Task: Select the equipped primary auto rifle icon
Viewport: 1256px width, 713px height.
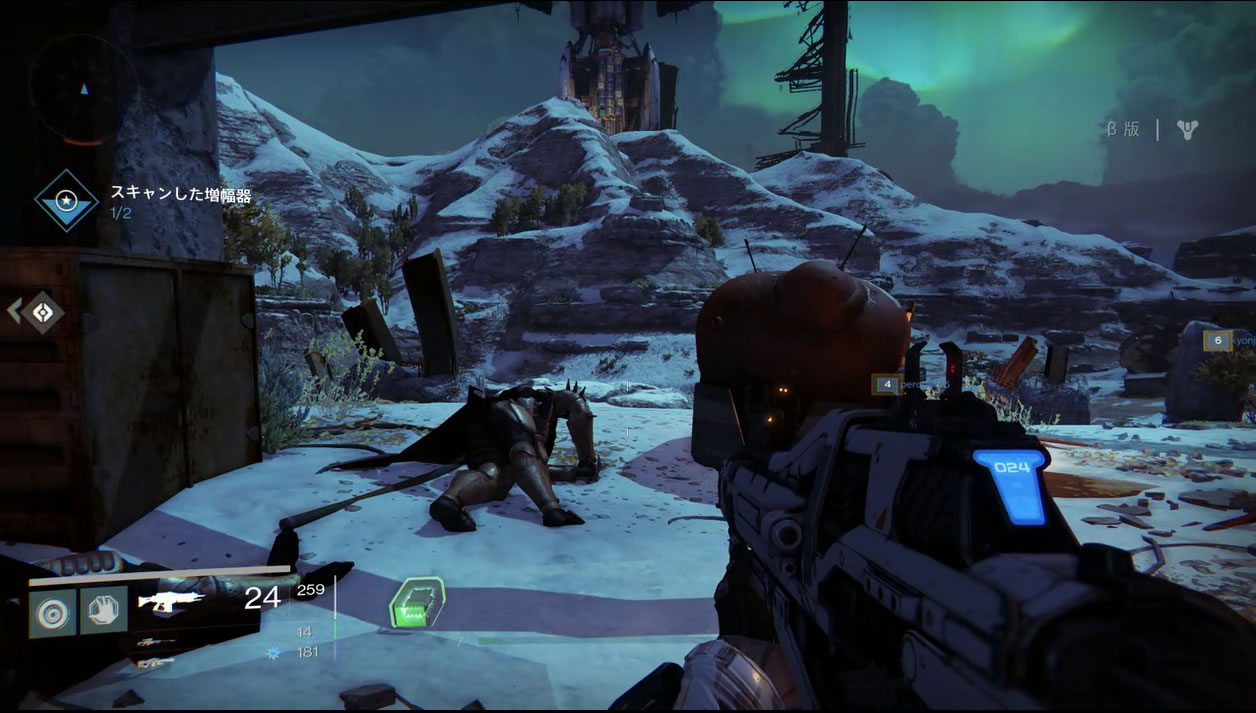Action: coord(170,600)
